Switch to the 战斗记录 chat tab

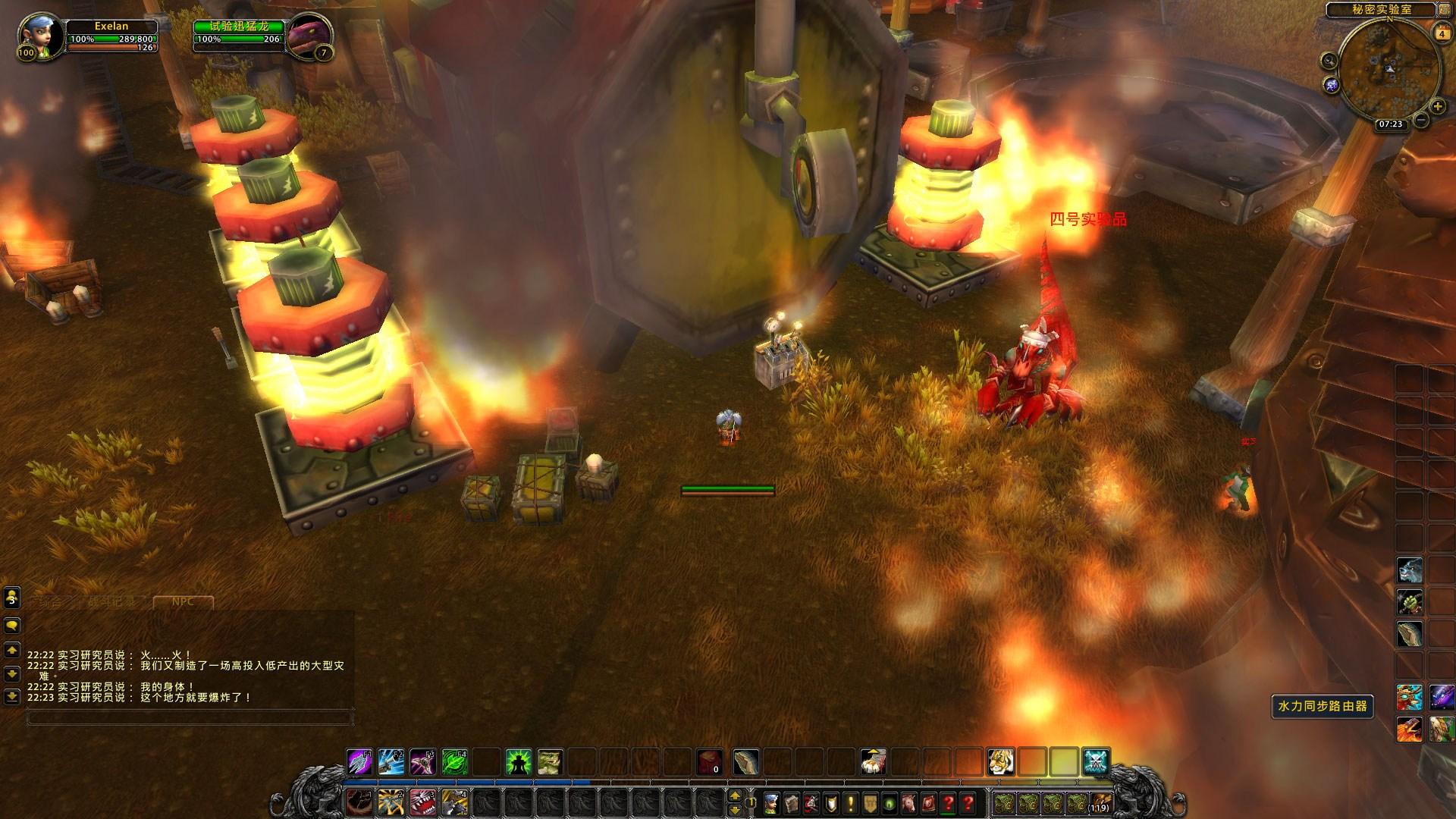coord(112,601)
